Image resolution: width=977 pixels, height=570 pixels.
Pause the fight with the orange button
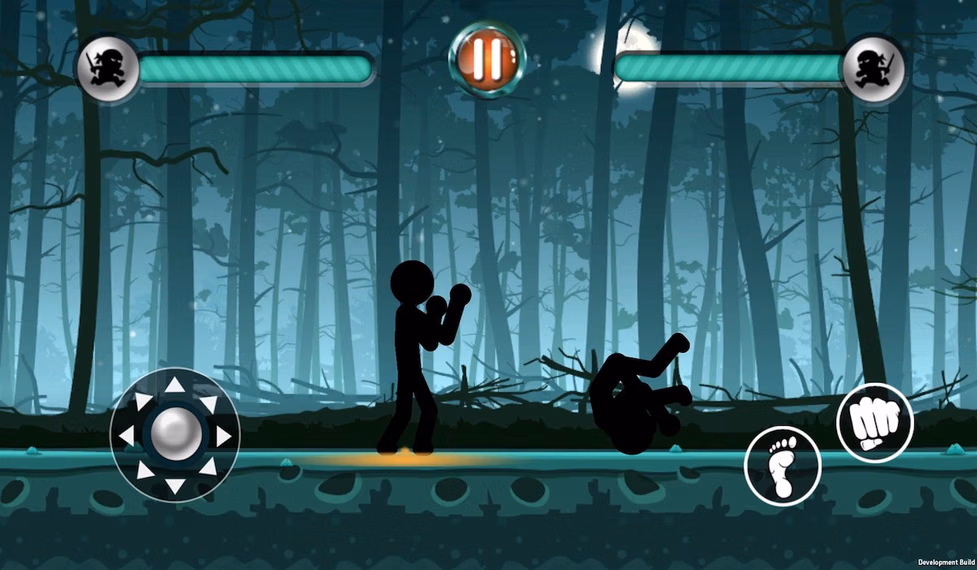pyautogui.click(x=487, y=58)
